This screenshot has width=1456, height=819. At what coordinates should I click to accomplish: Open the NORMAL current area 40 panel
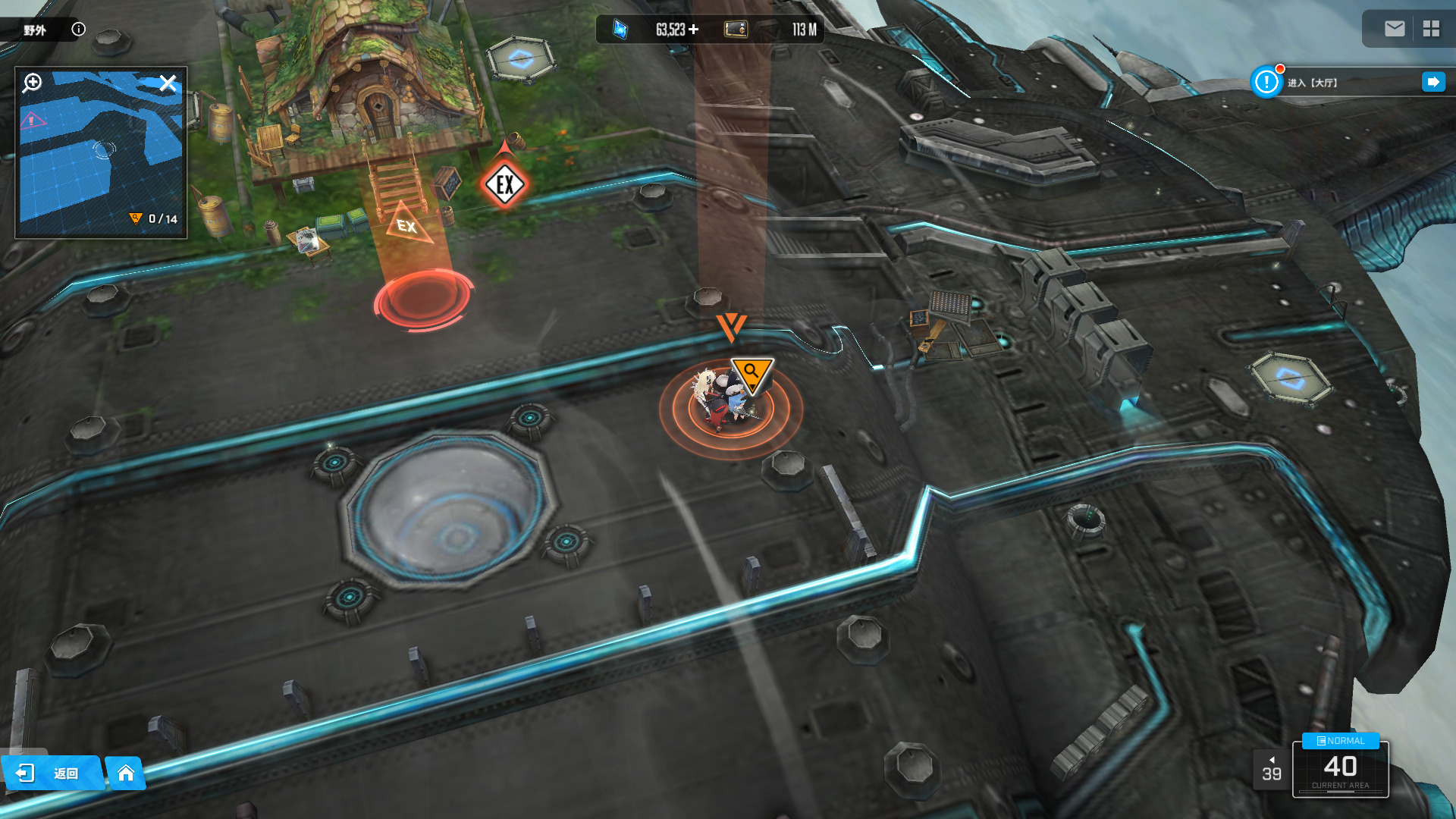[1340, 767]
